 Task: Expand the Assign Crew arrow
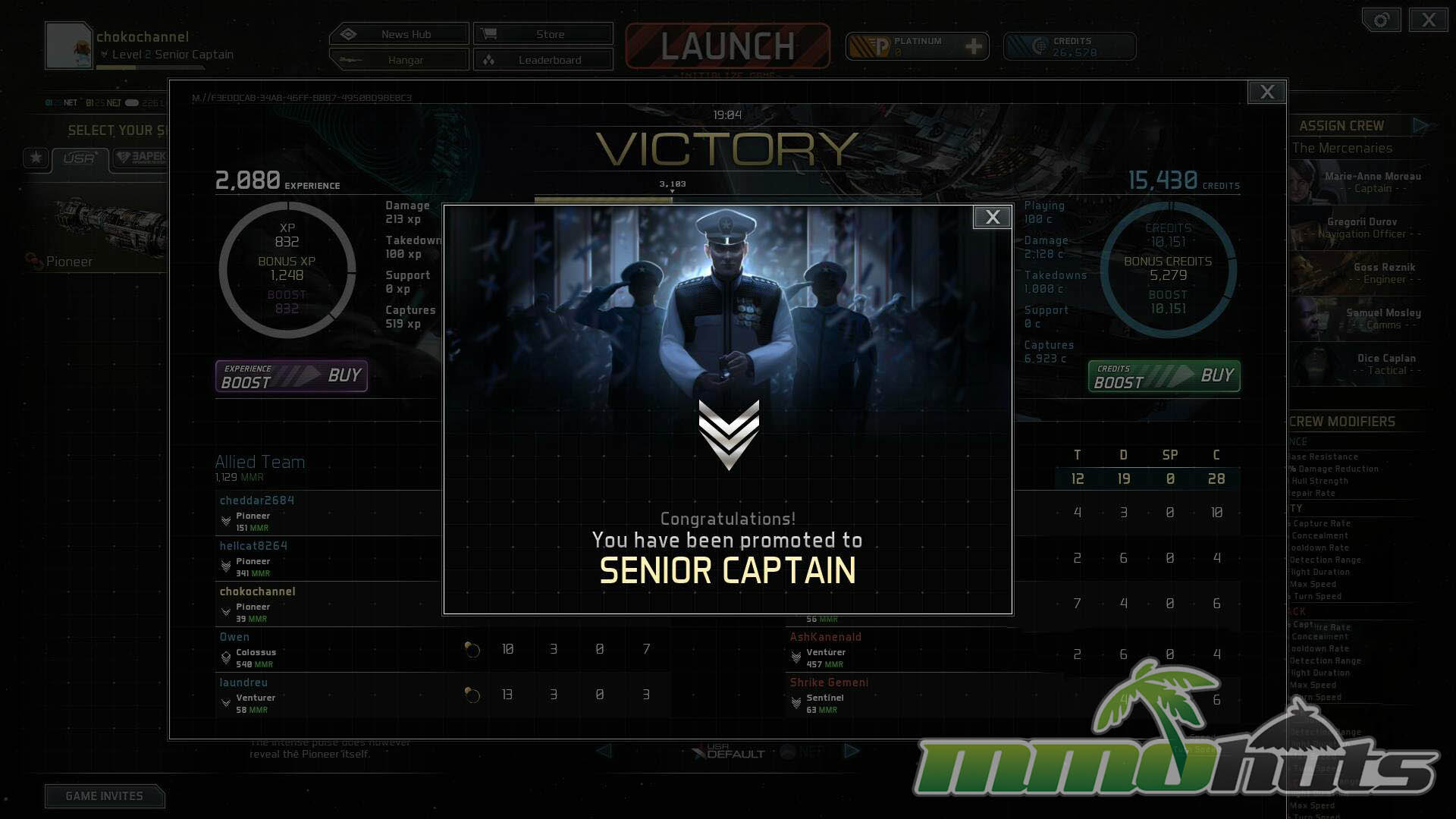pos(1420,126)
